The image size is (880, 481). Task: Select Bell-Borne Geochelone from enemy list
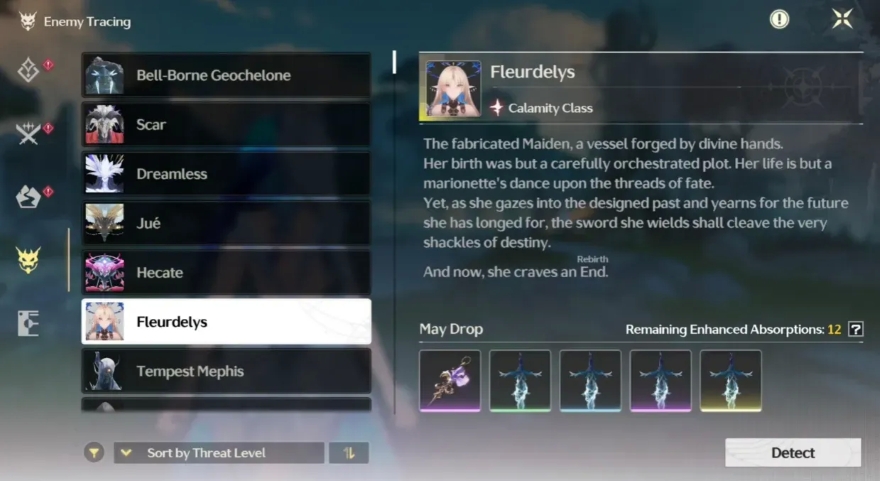(x=226, y=75)
